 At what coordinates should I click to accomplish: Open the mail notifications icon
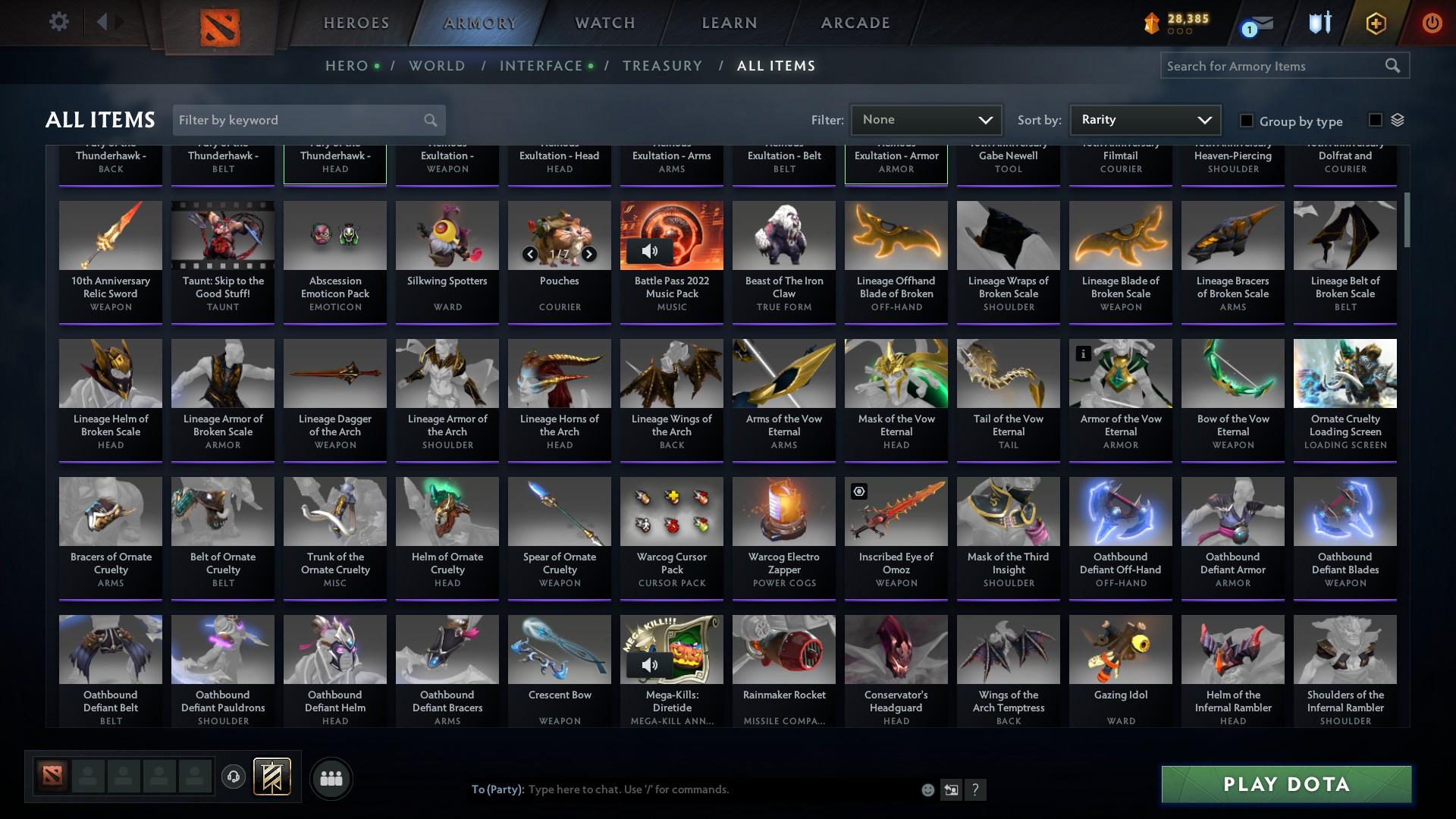click(x=1260, y=23)
